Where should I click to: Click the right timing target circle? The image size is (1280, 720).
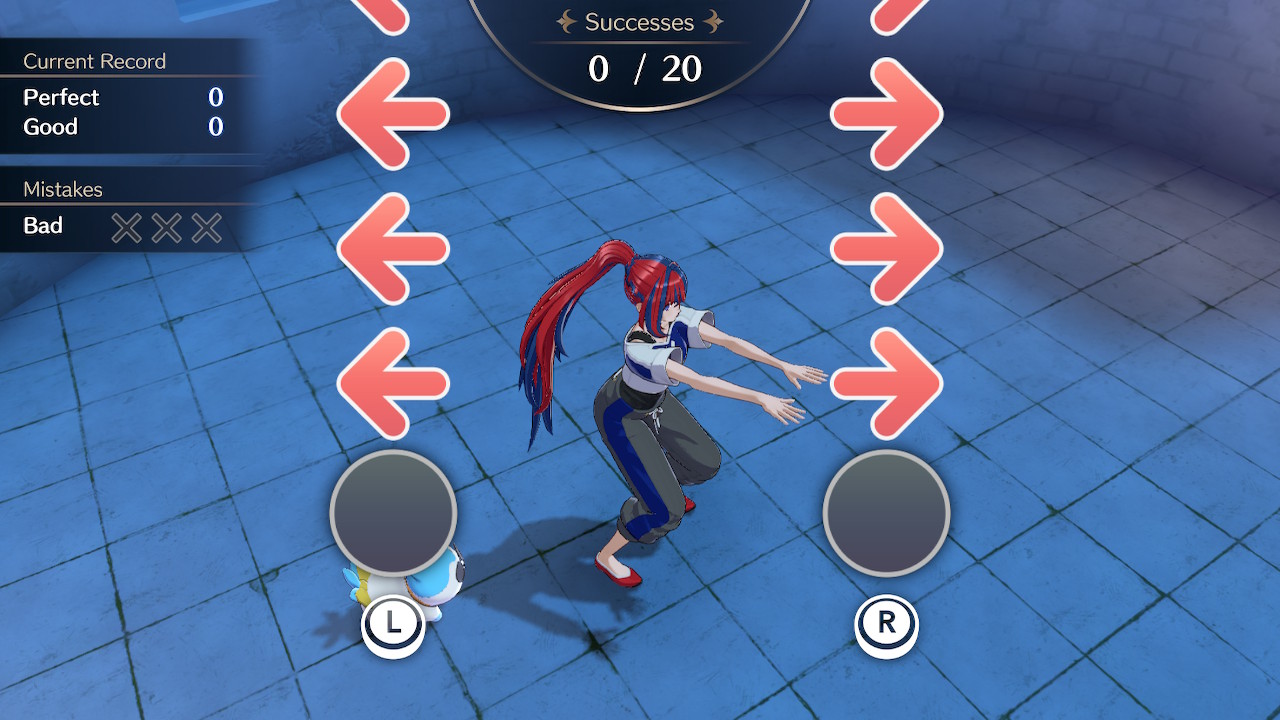point(885,513)
